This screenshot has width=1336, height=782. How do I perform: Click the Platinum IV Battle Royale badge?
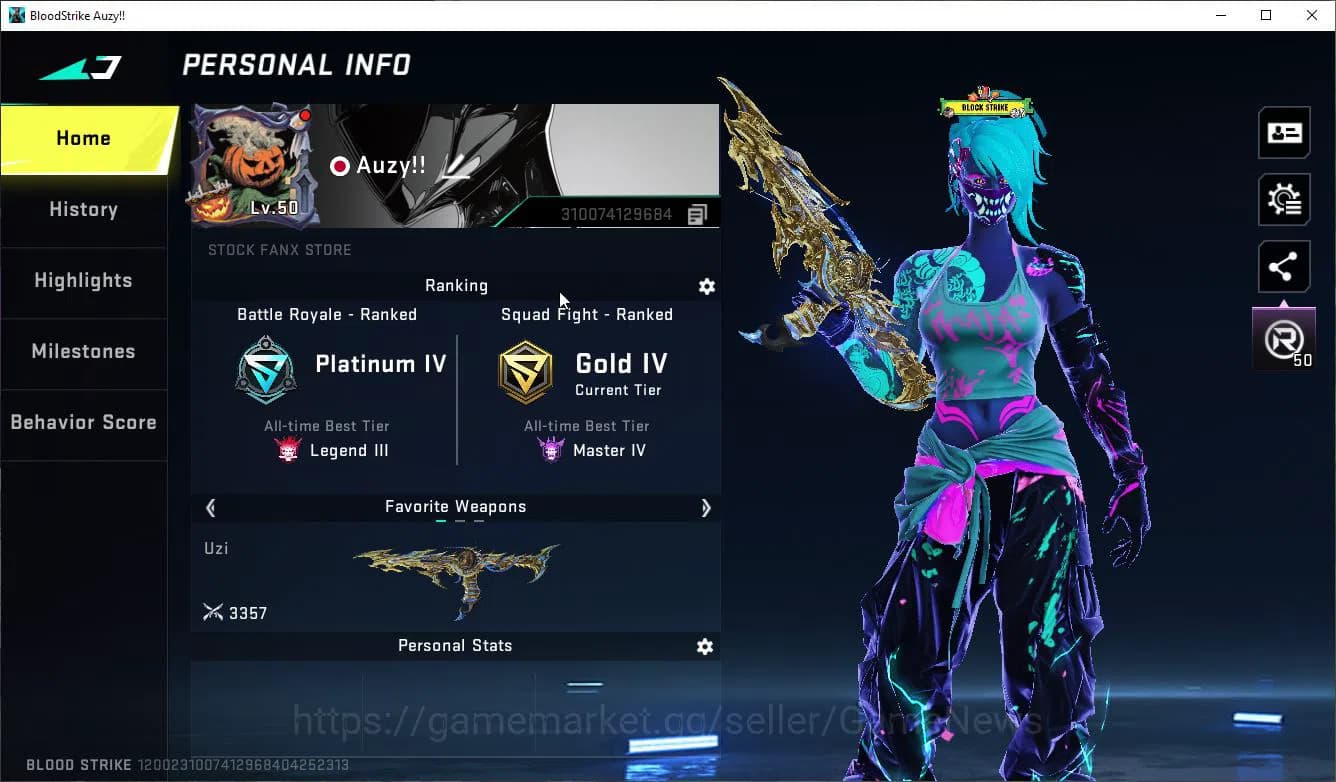265,370
